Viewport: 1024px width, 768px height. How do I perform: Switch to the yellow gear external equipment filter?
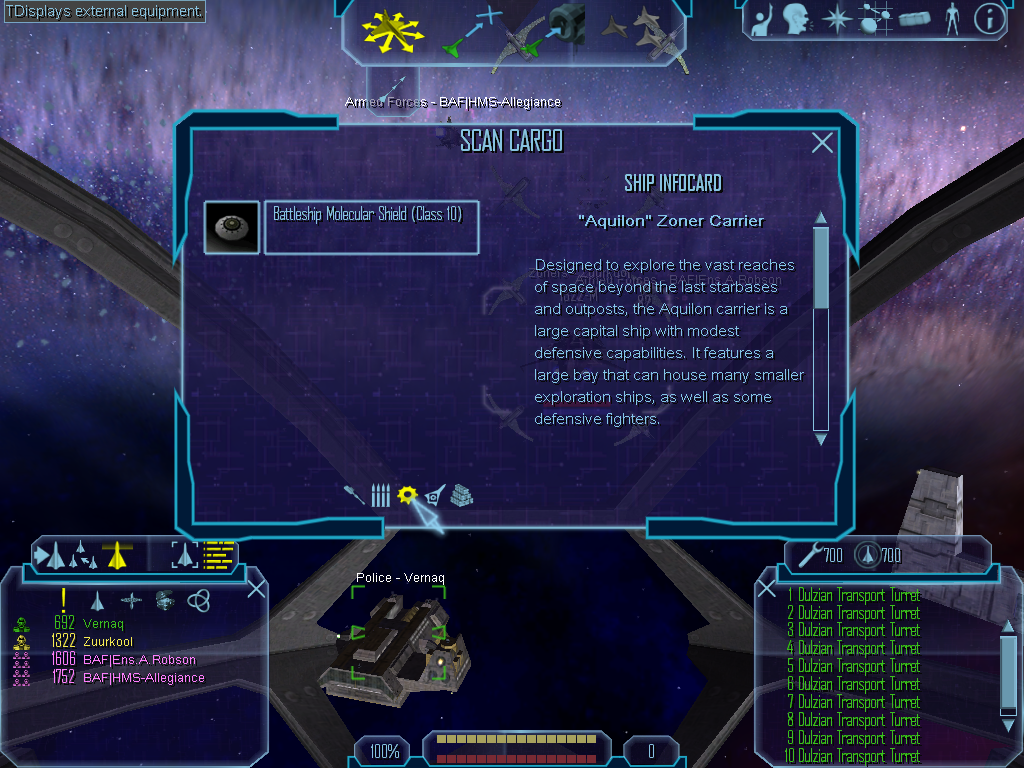coord(406,495)
